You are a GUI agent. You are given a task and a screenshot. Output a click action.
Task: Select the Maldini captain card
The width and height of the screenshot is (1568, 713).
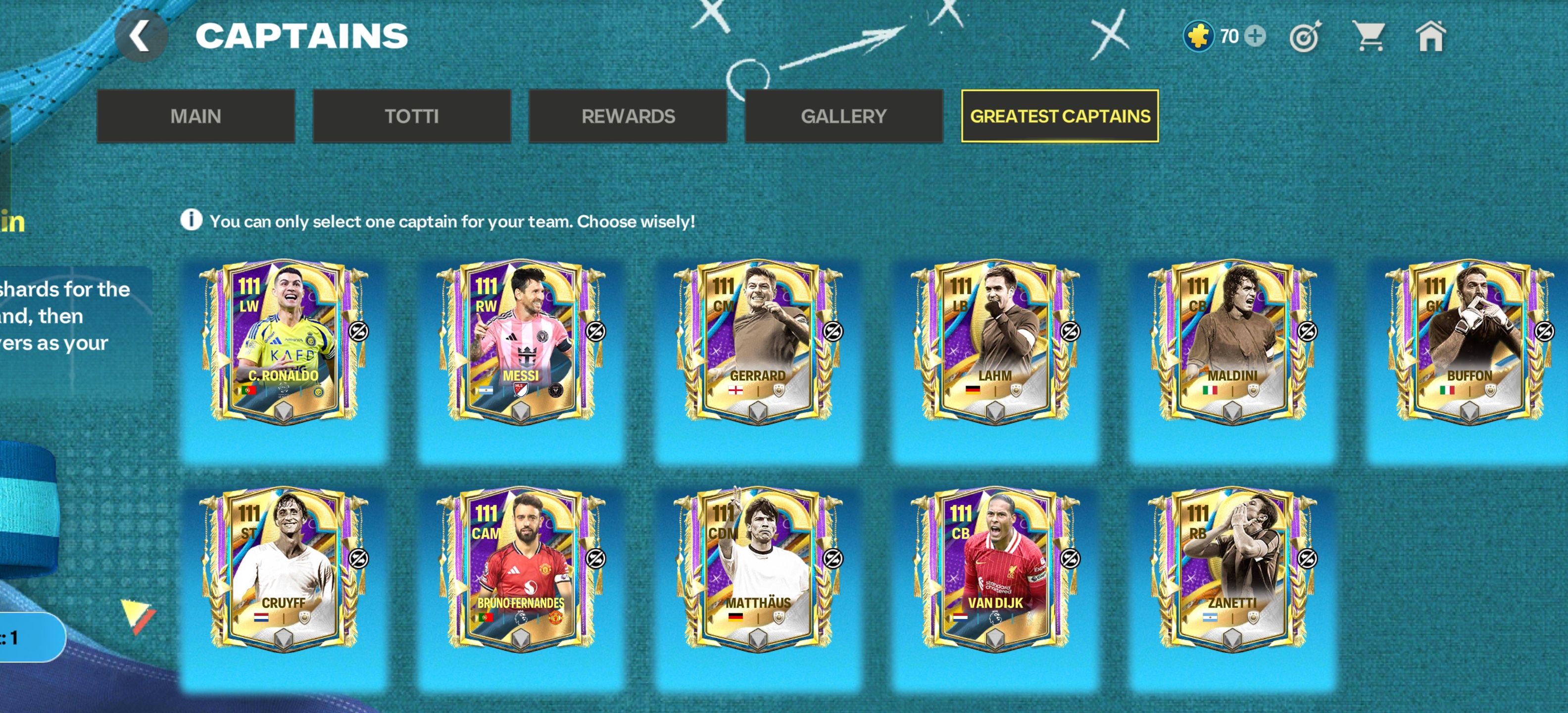click(x=1232, y=341)
